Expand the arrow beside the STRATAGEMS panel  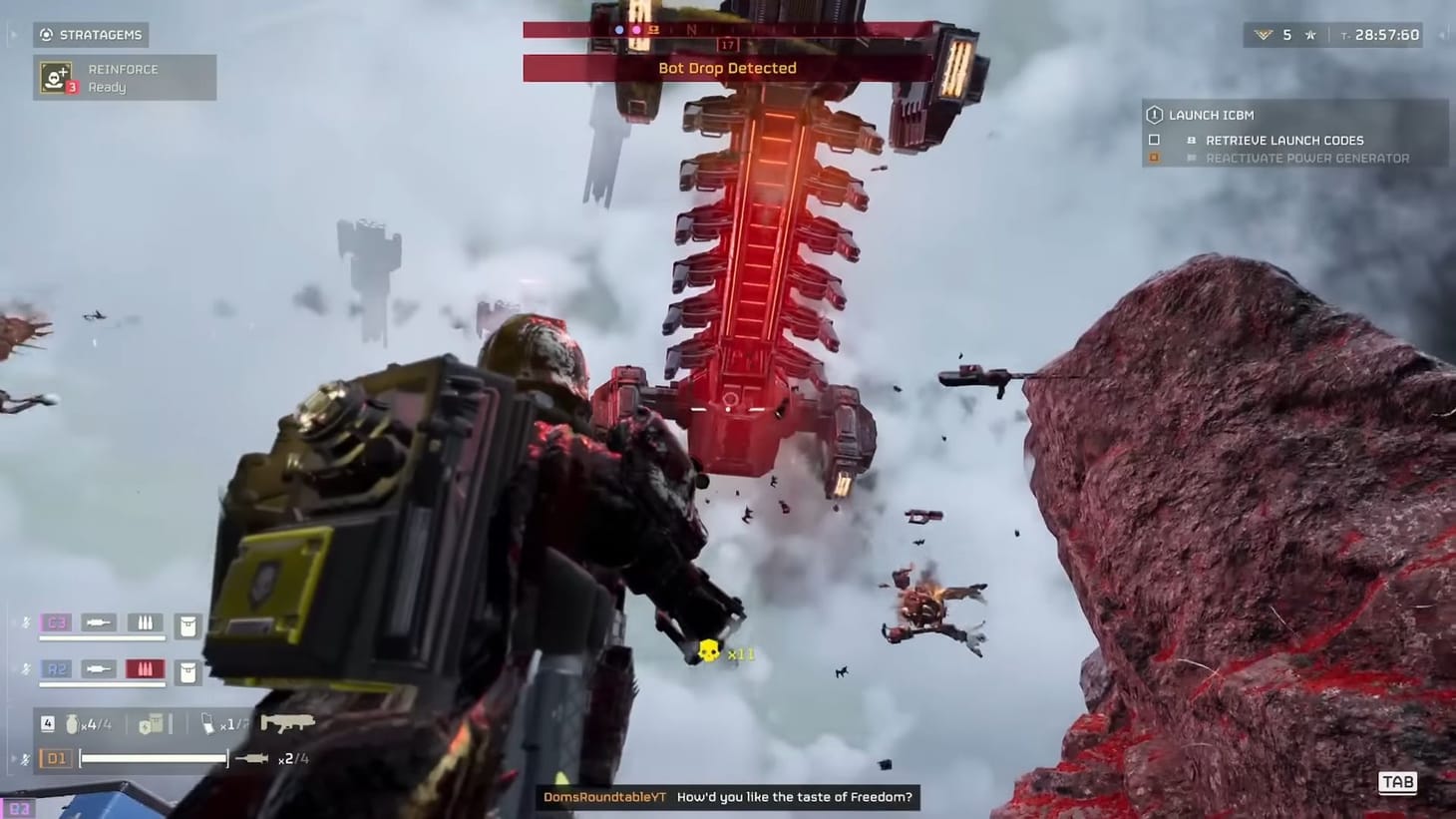pos(14,34)
